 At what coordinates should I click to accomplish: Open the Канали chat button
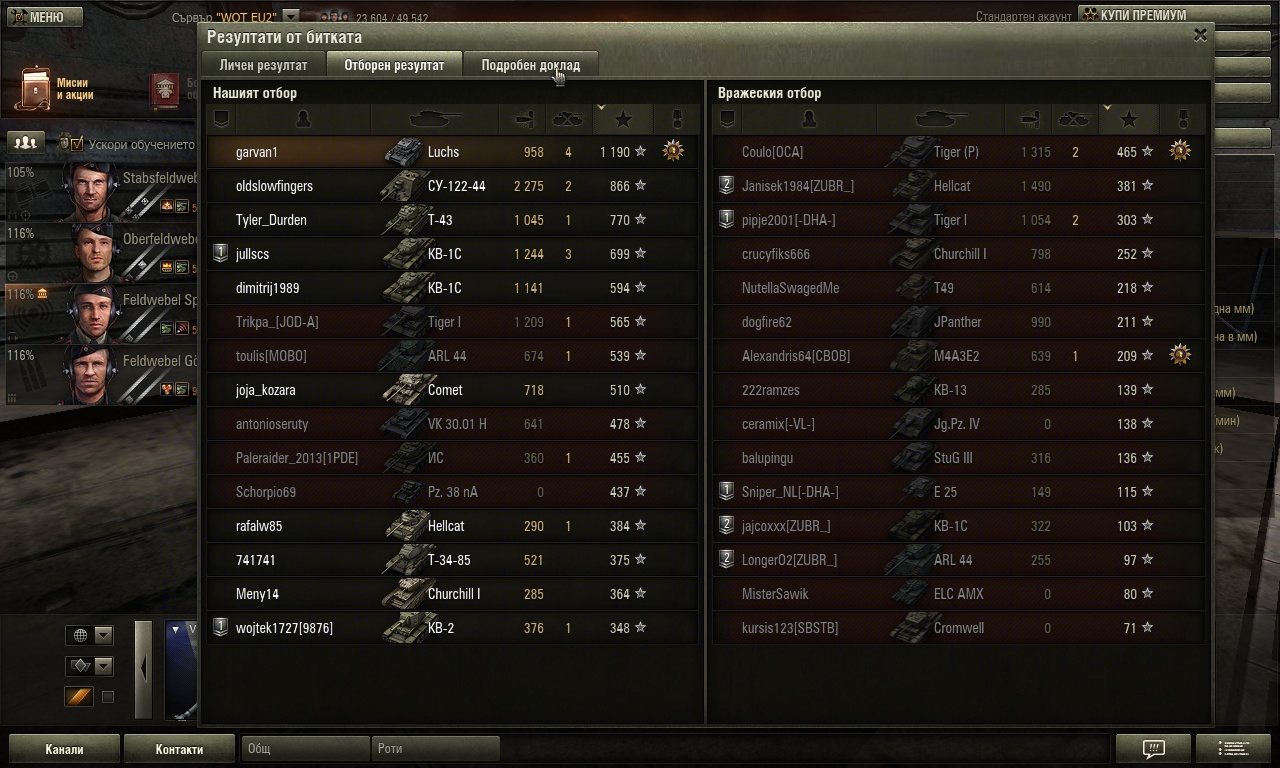tap(64, 749)
